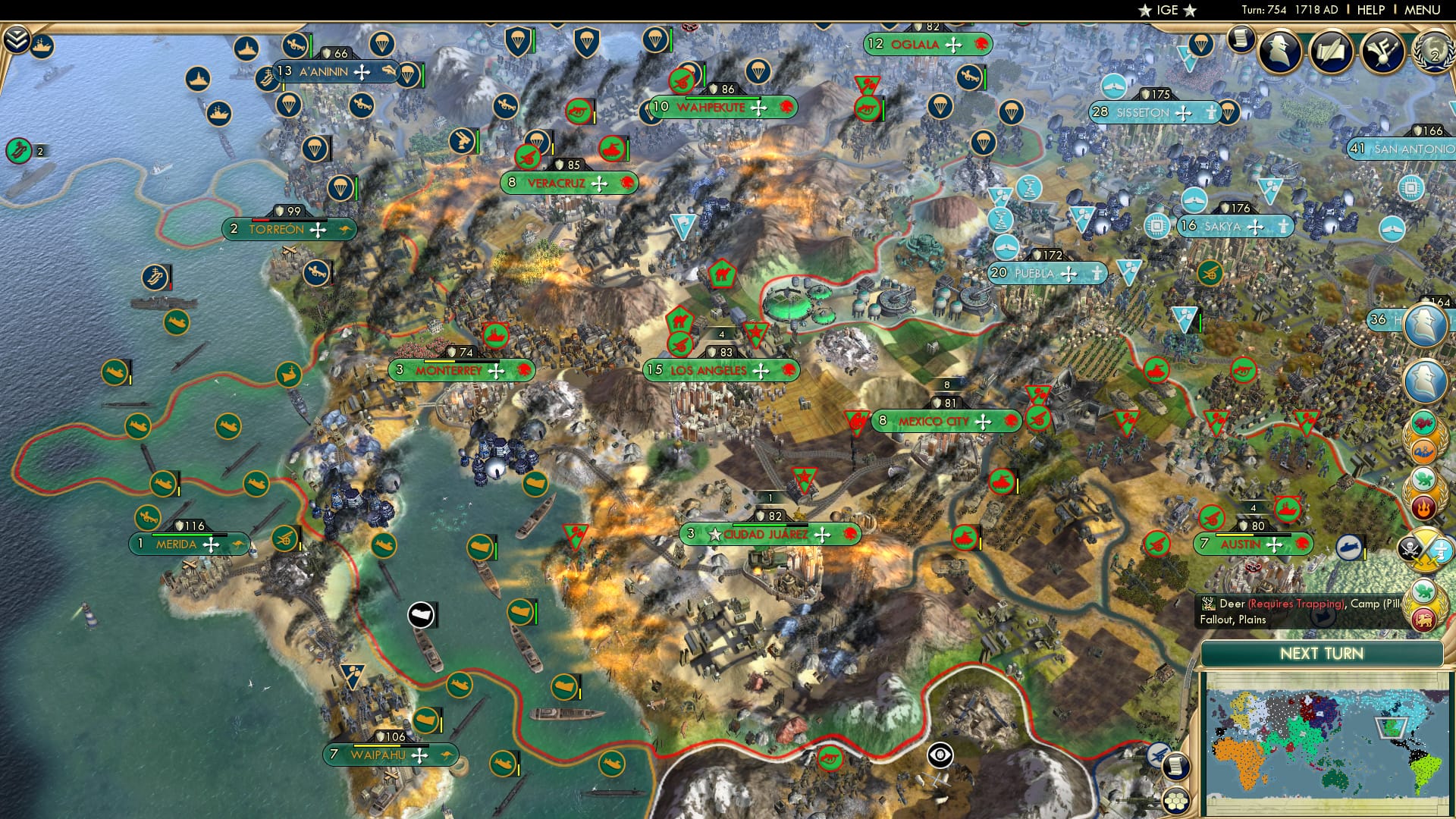Open the Espionage spy icon top right
Image resolution: width=1456 pixels, height=819 pixels.
tap(1280, 51)
